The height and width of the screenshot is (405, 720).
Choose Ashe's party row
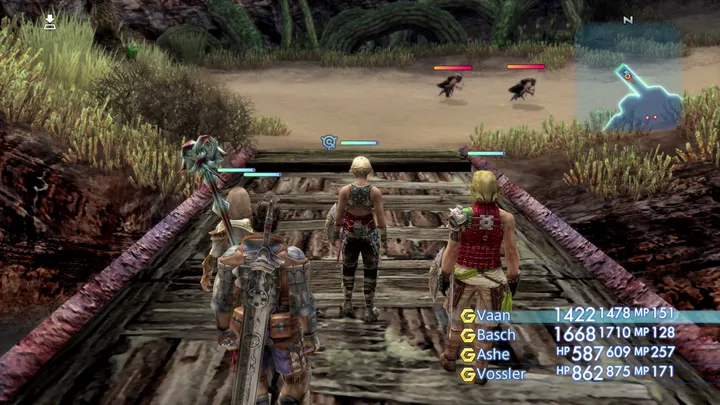click(x=493, y=354)
